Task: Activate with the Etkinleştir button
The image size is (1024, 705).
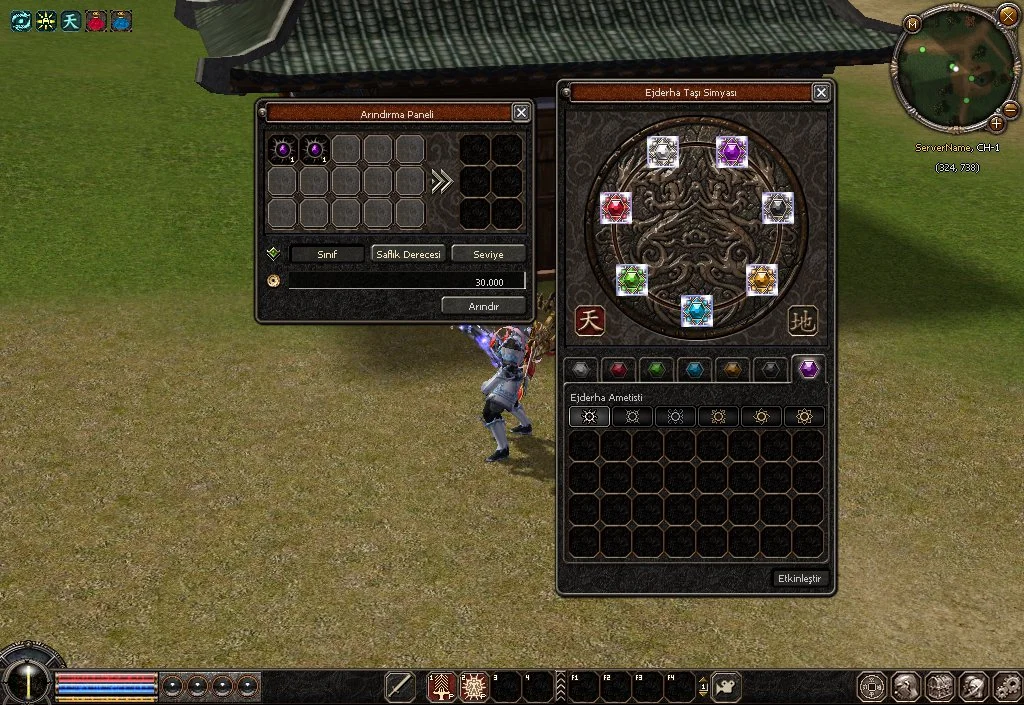Action: coord(802,579)
